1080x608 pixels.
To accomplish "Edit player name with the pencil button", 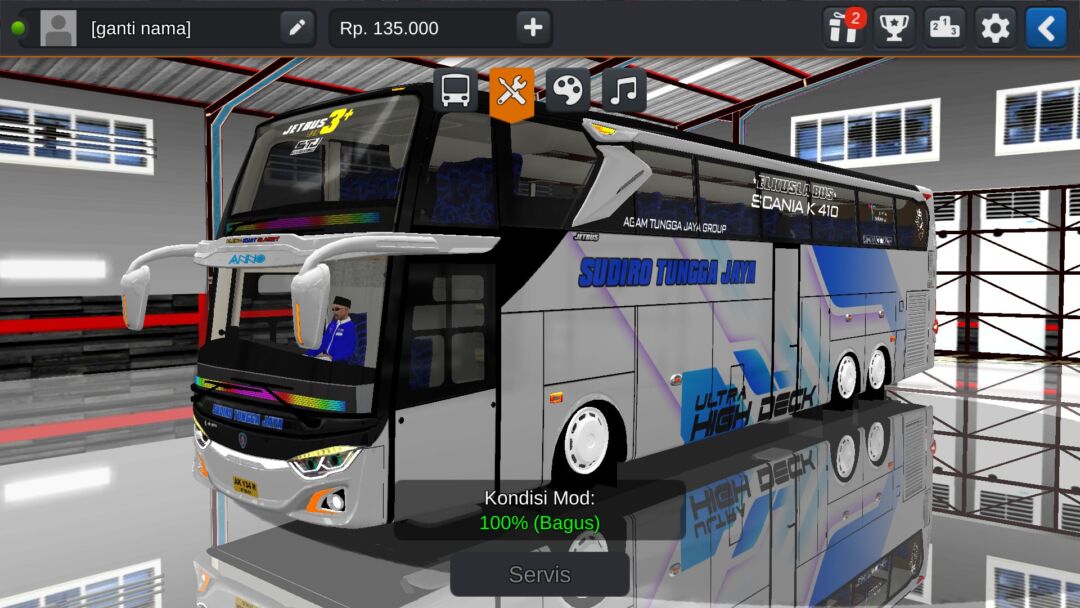I will (x=297, y=28).
